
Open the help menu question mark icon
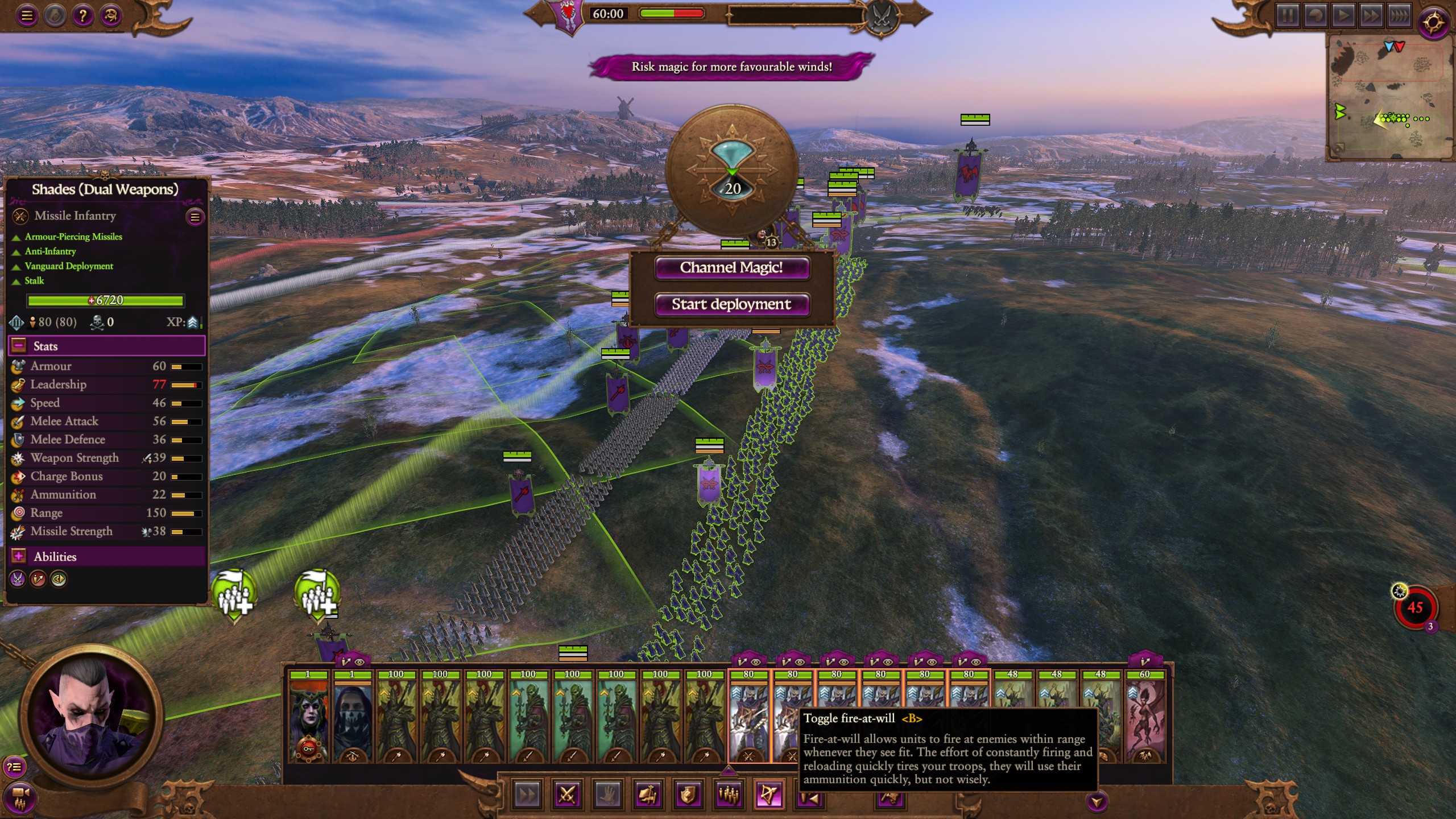pos(84,16)
